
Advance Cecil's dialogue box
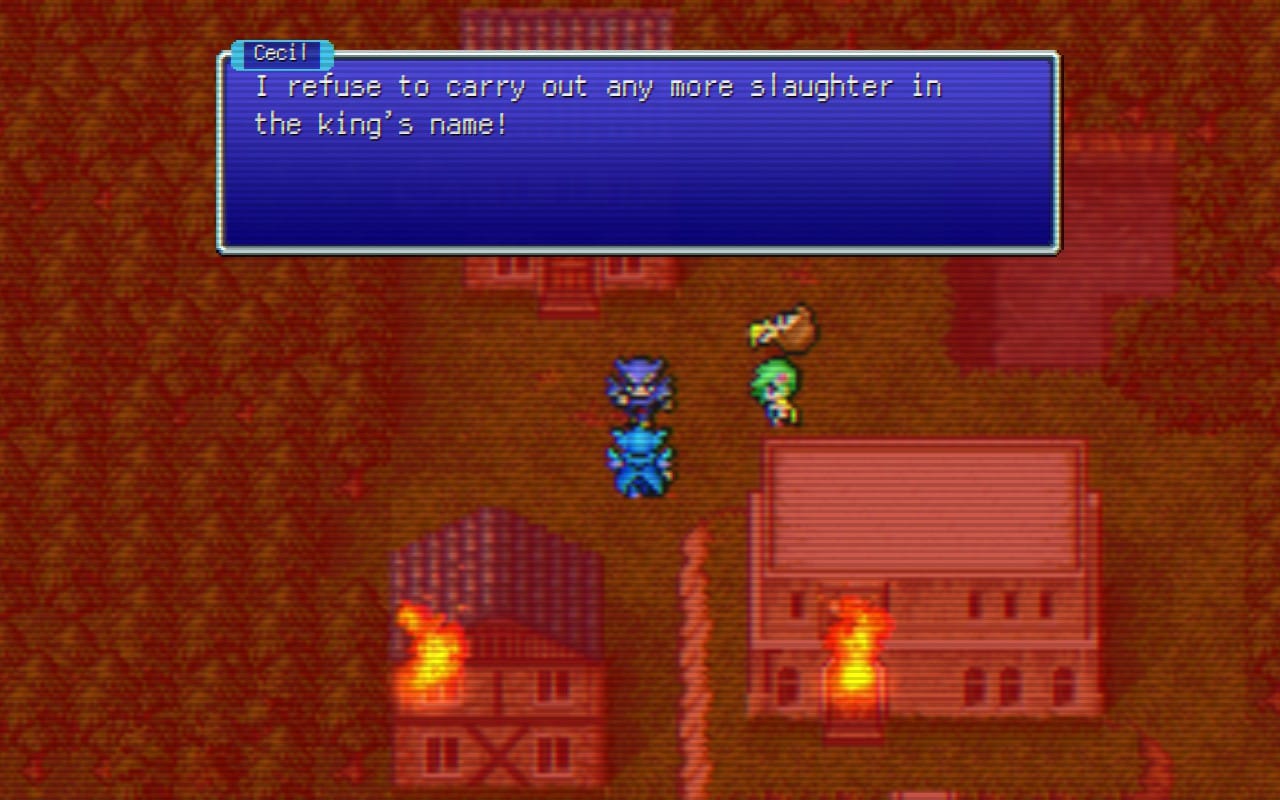[x=638, y=152]
